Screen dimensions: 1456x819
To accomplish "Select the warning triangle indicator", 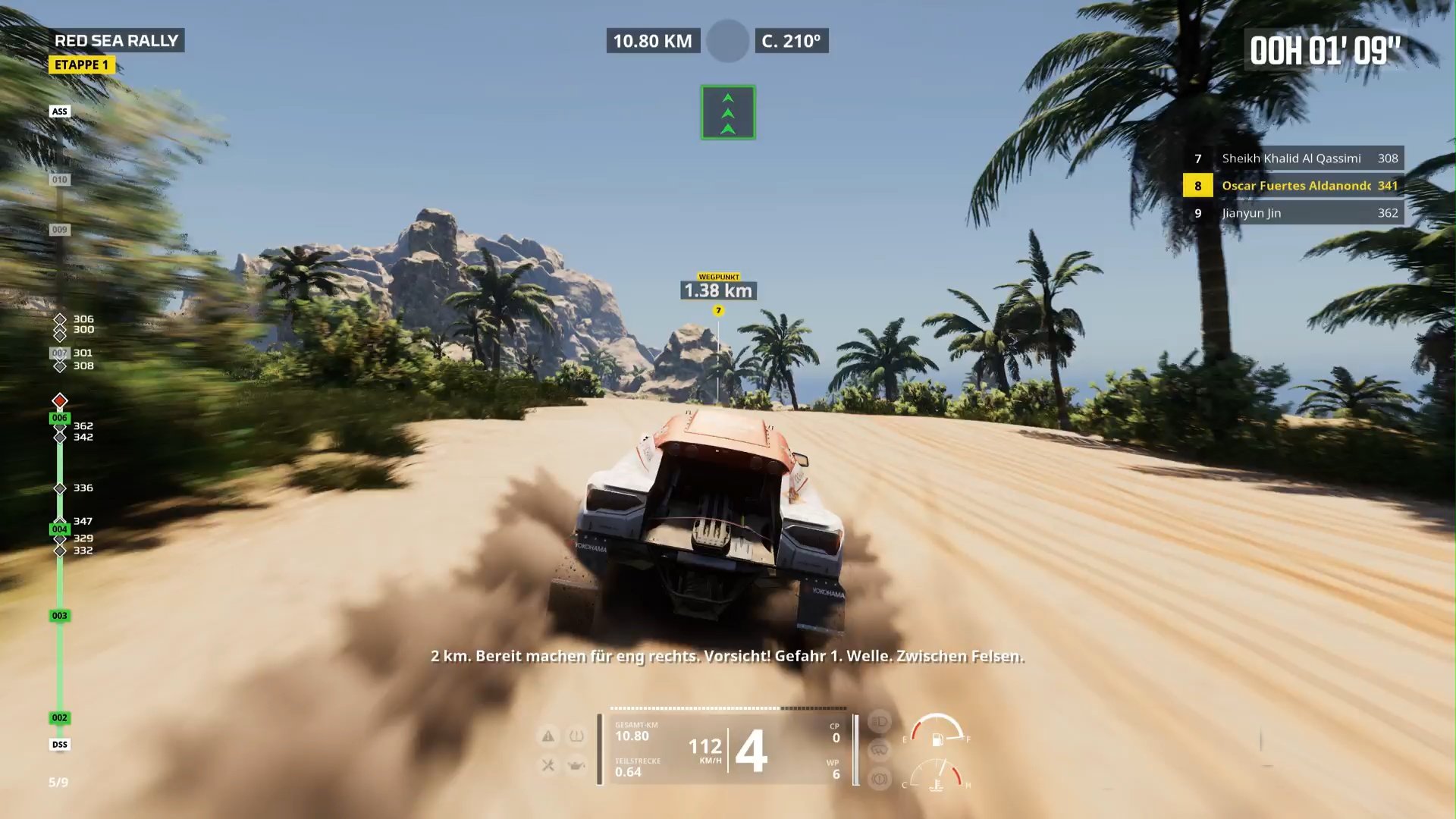I will [x=548, y=736].
